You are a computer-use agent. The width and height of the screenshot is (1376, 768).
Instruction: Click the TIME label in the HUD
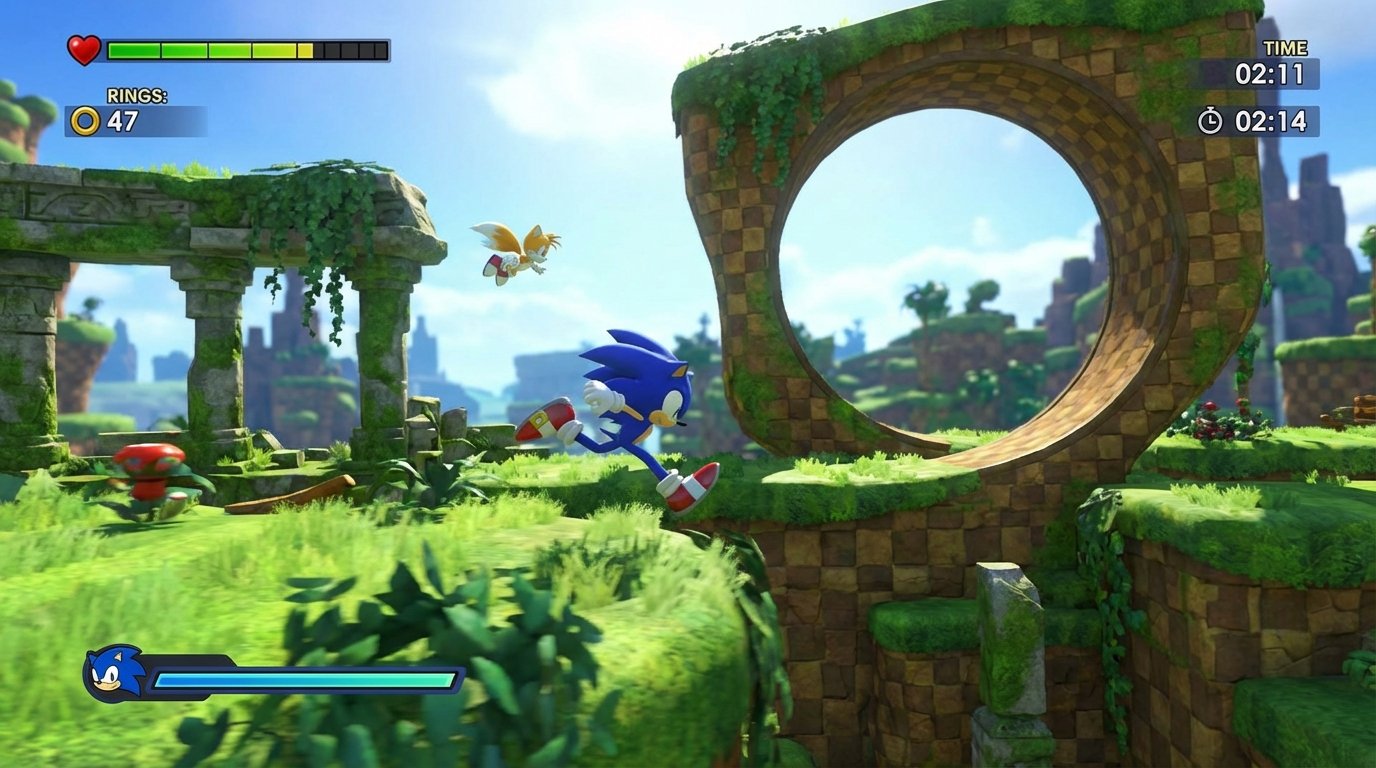click(1285, 47)
